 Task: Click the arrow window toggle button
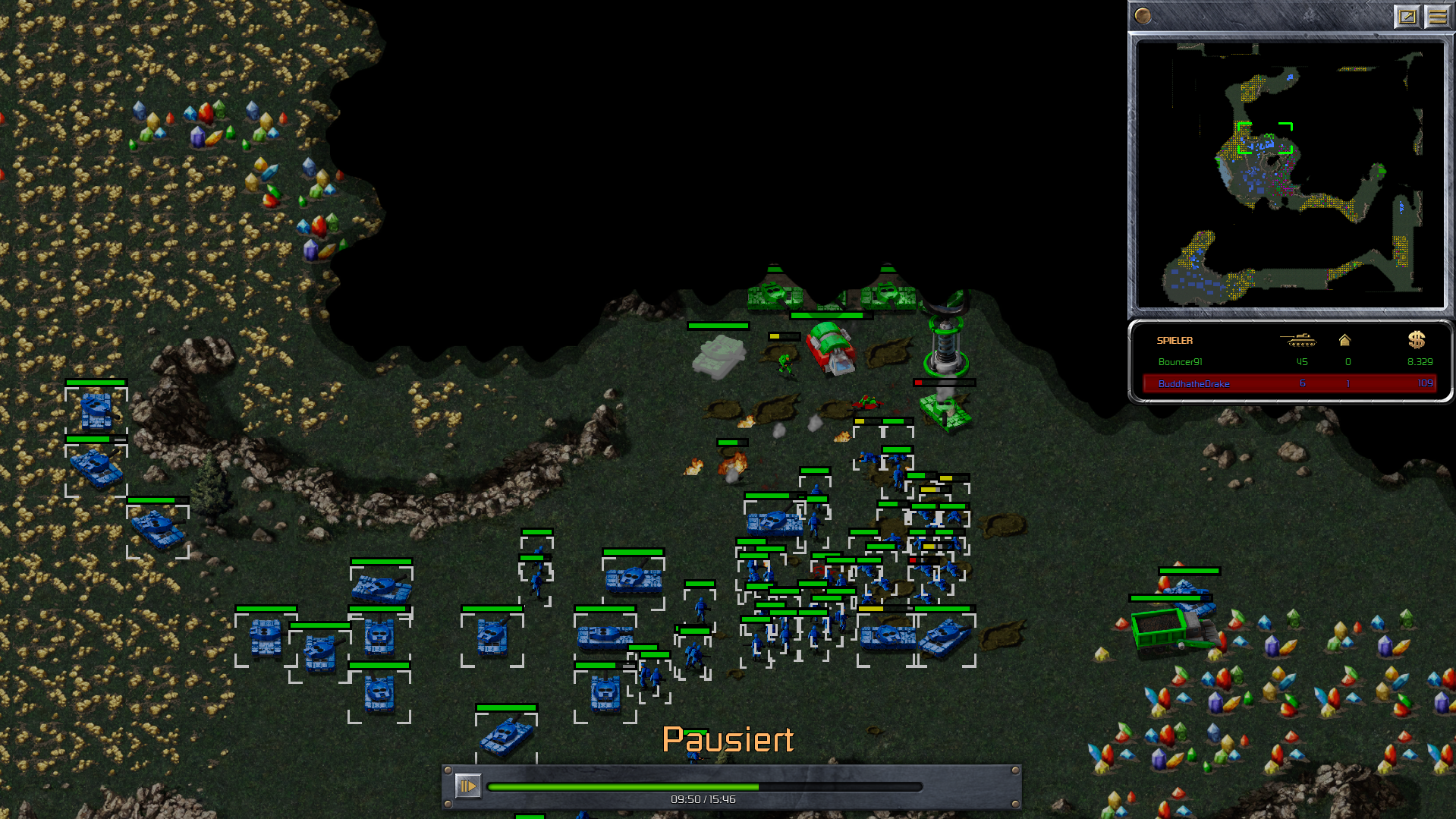pyautogui.click(x=1407, y=16)
